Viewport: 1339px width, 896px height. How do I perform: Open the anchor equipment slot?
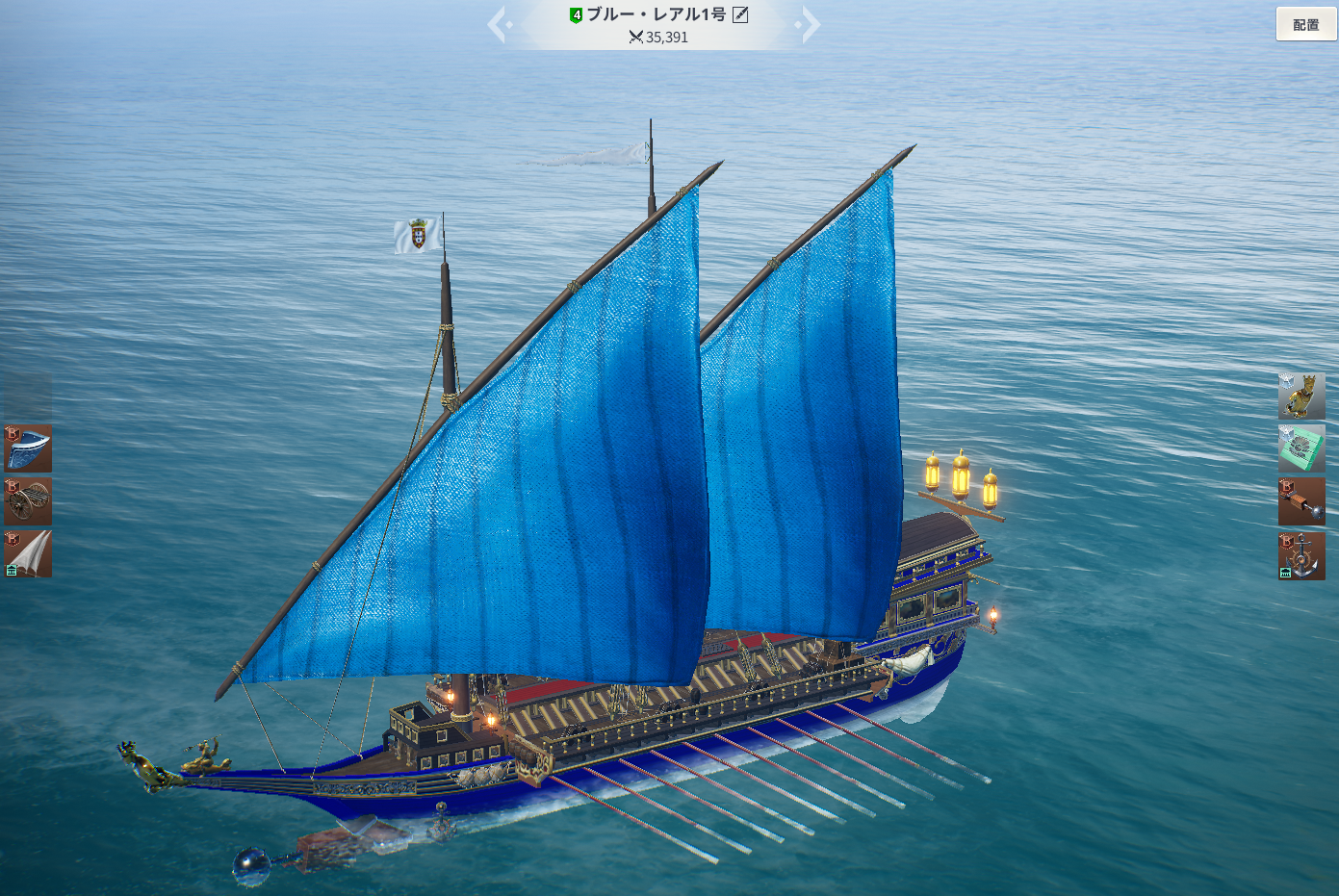[1301, 555]
